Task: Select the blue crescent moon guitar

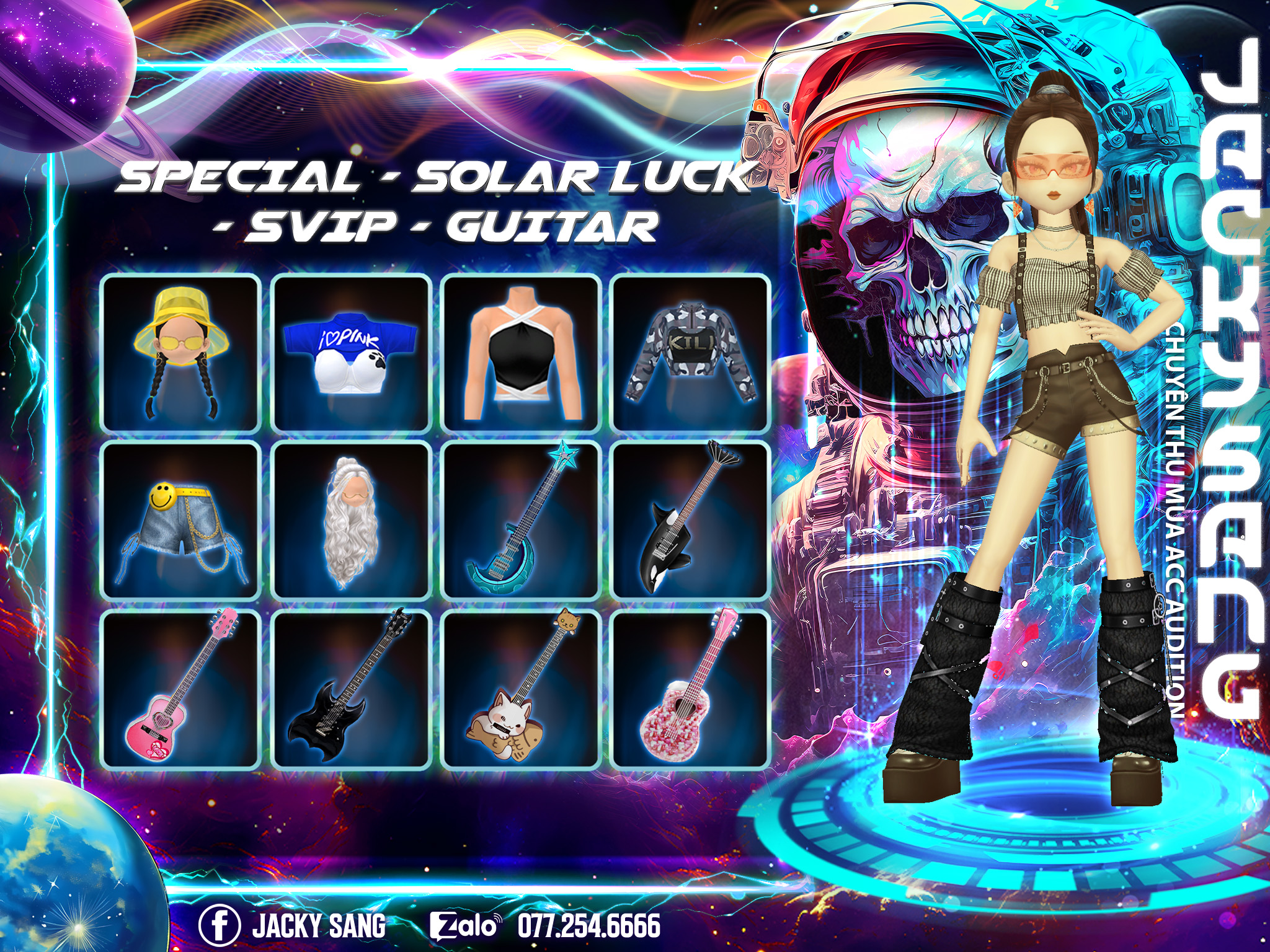Action: [520, 521]
